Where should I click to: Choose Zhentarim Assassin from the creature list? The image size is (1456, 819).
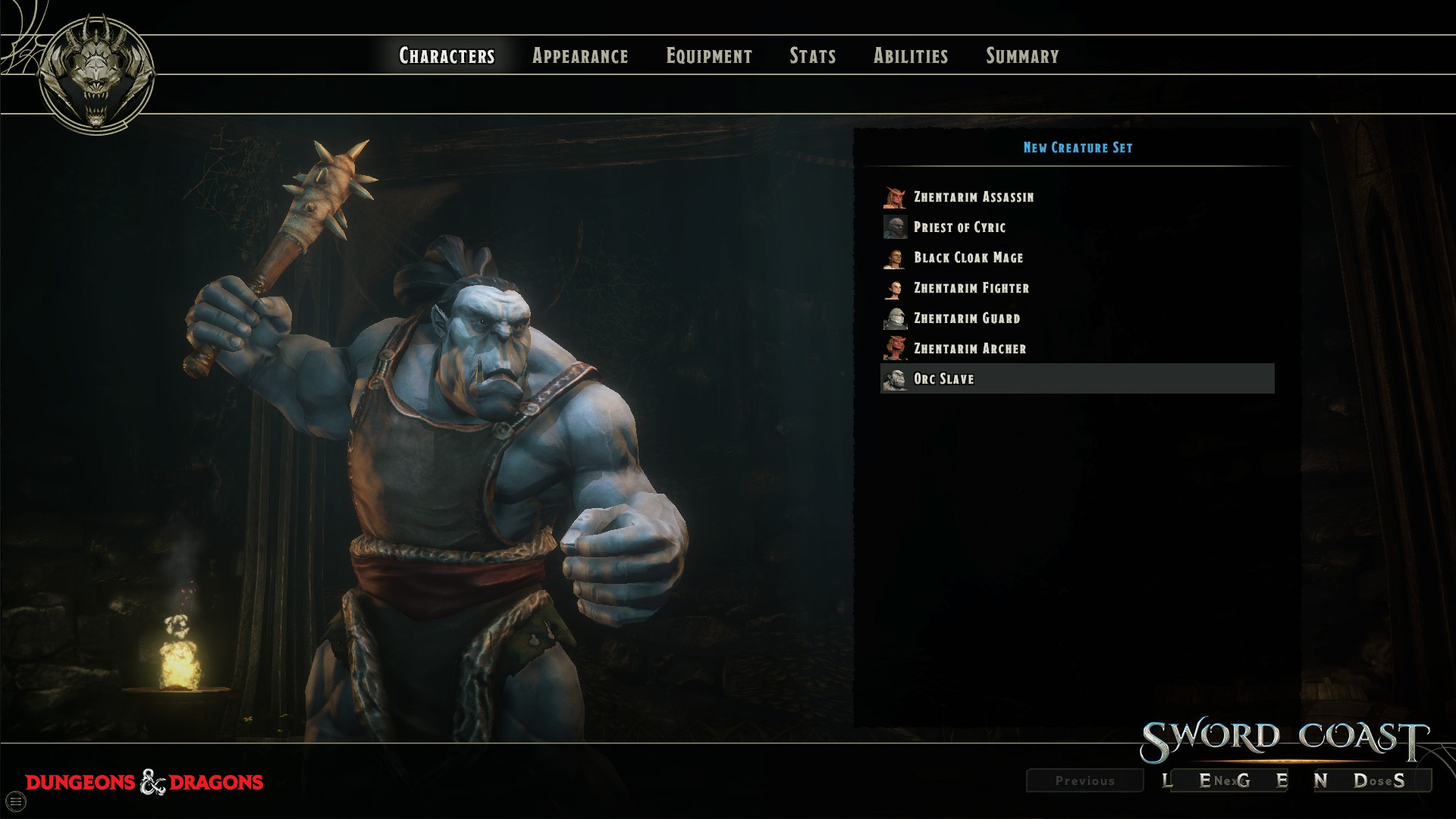973,197
